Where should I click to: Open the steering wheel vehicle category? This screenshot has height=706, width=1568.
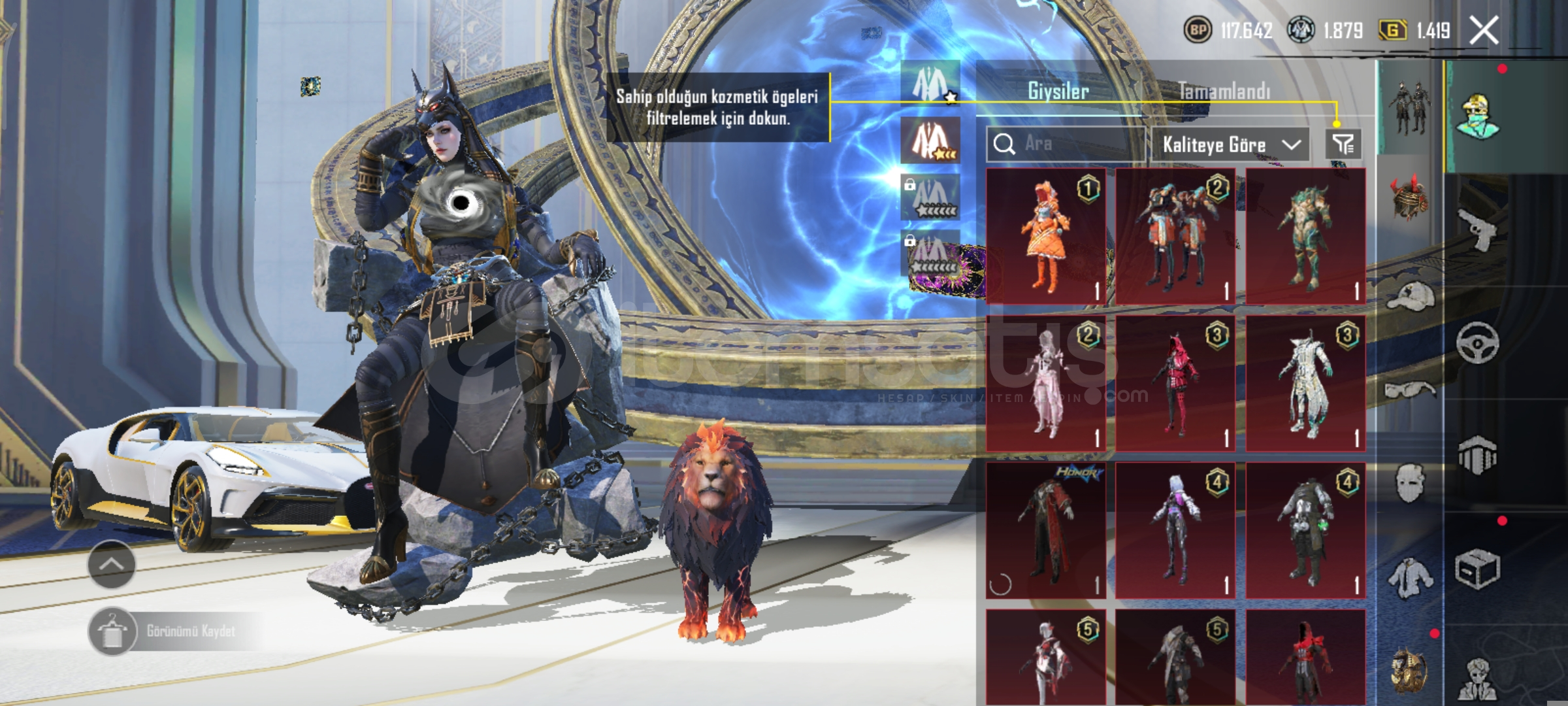[x=1478, y=343]
